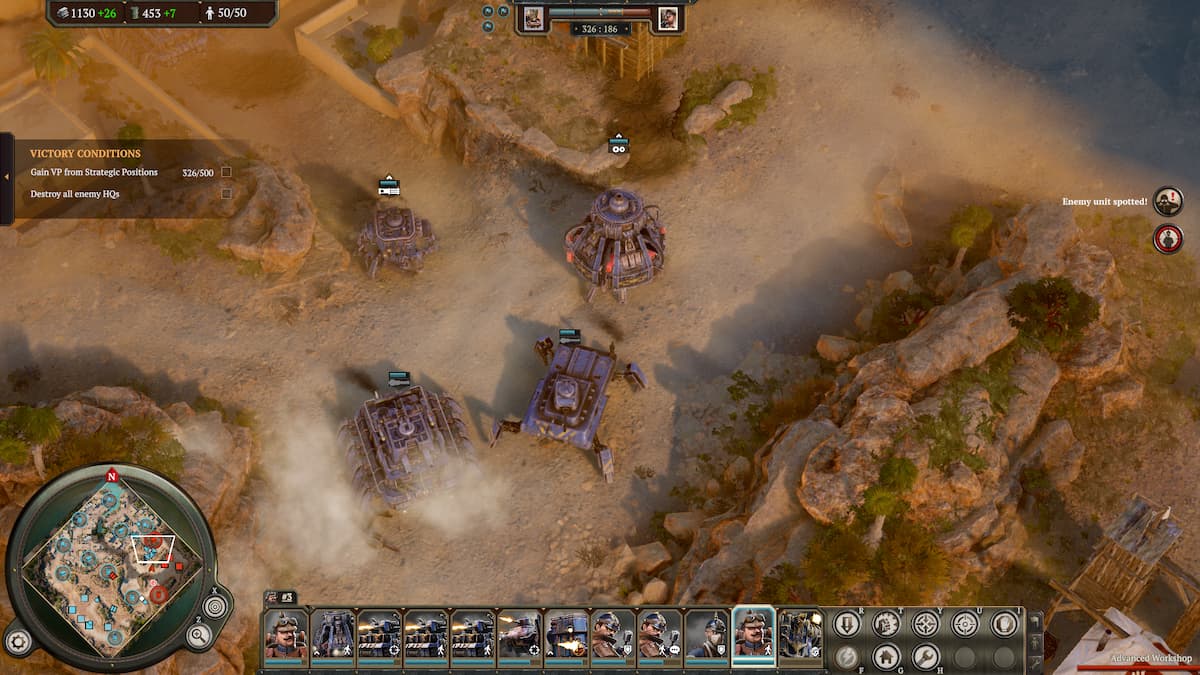This screenshot has width=1200, height=675.
Task: Activate the bullseye target command
Action: (964, 624)
